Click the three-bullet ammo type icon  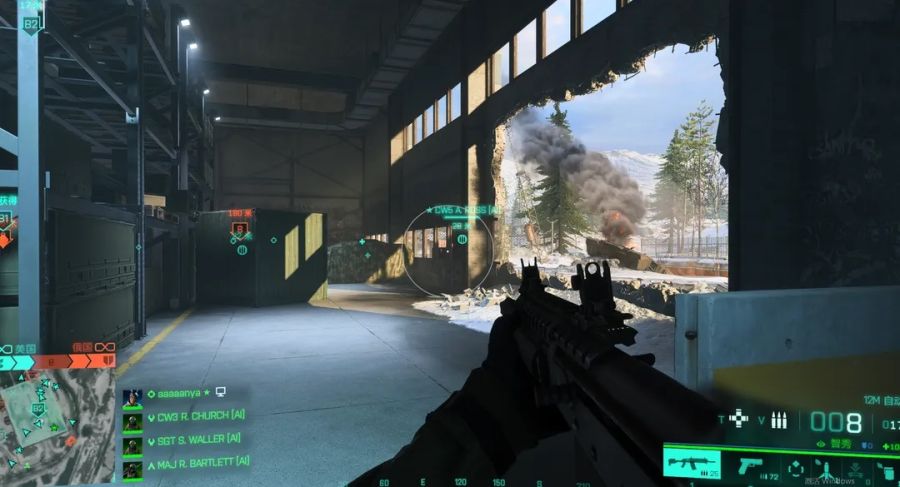pos(779,420)
